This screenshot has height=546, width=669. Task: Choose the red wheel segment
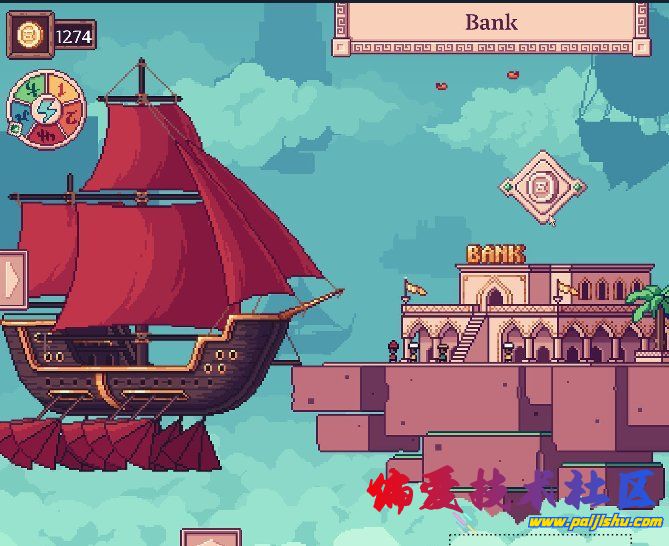(x=48, y=136)
